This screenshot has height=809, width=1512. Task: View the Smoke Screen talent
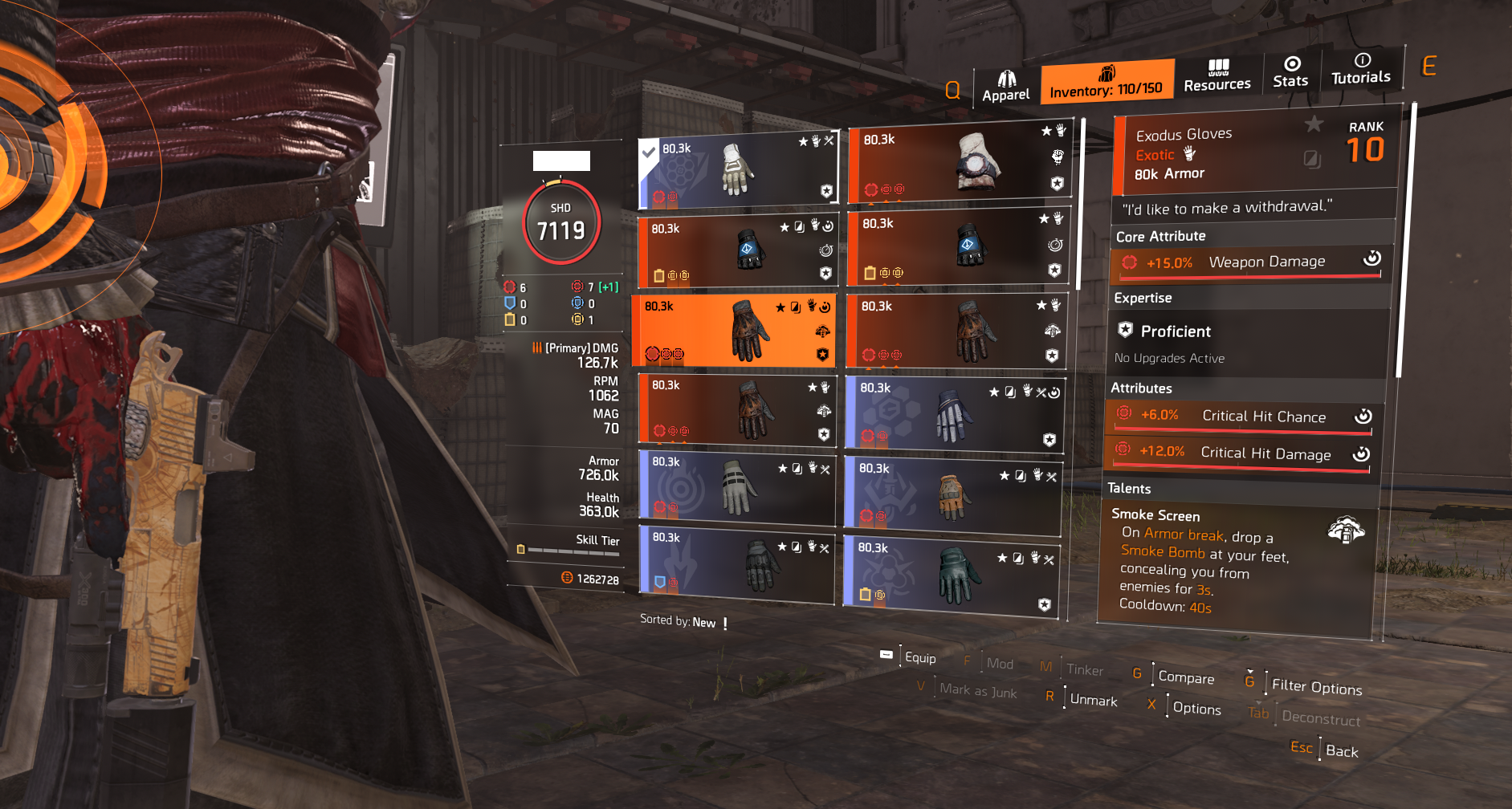coord(1237,559)
